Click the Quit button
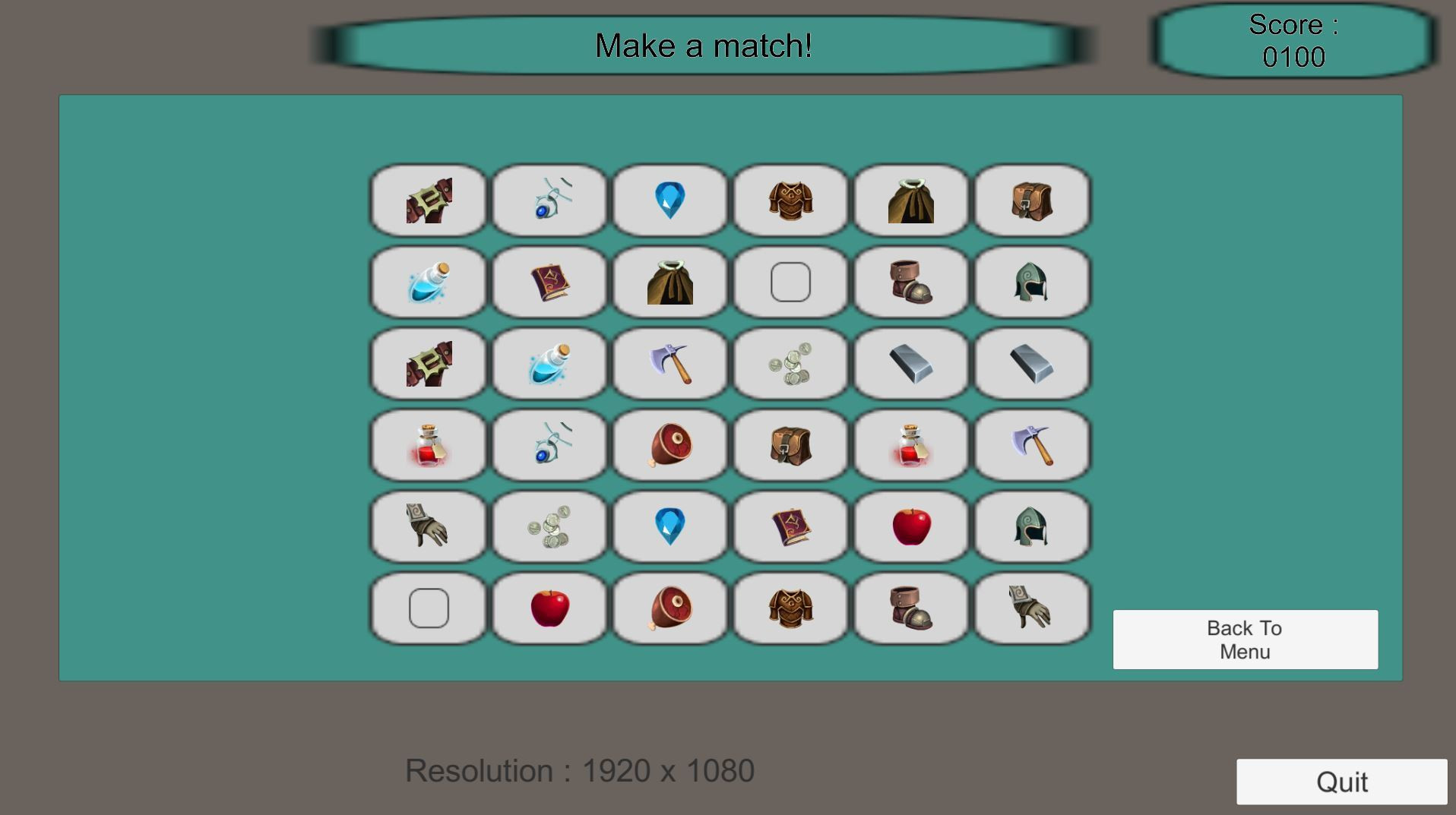The width and height of the screenshot is (1456, 815). 1342,781
